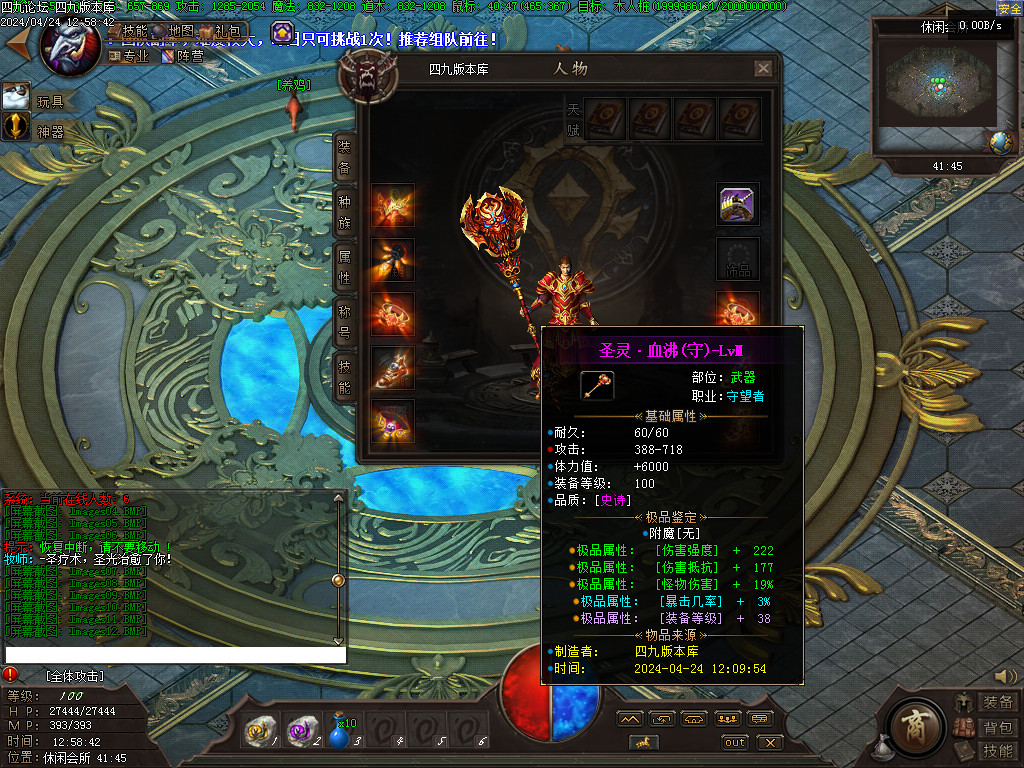Open the 阵营 faction button
Screen dimensions: 1024x768
182,56
